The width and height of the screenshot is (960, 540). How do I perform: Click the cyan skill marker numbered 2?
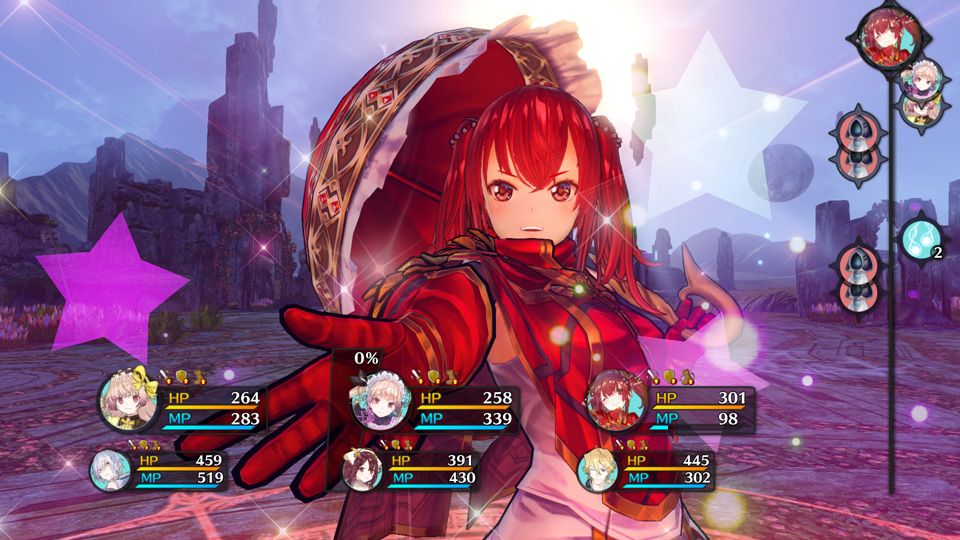pos(919,239)
